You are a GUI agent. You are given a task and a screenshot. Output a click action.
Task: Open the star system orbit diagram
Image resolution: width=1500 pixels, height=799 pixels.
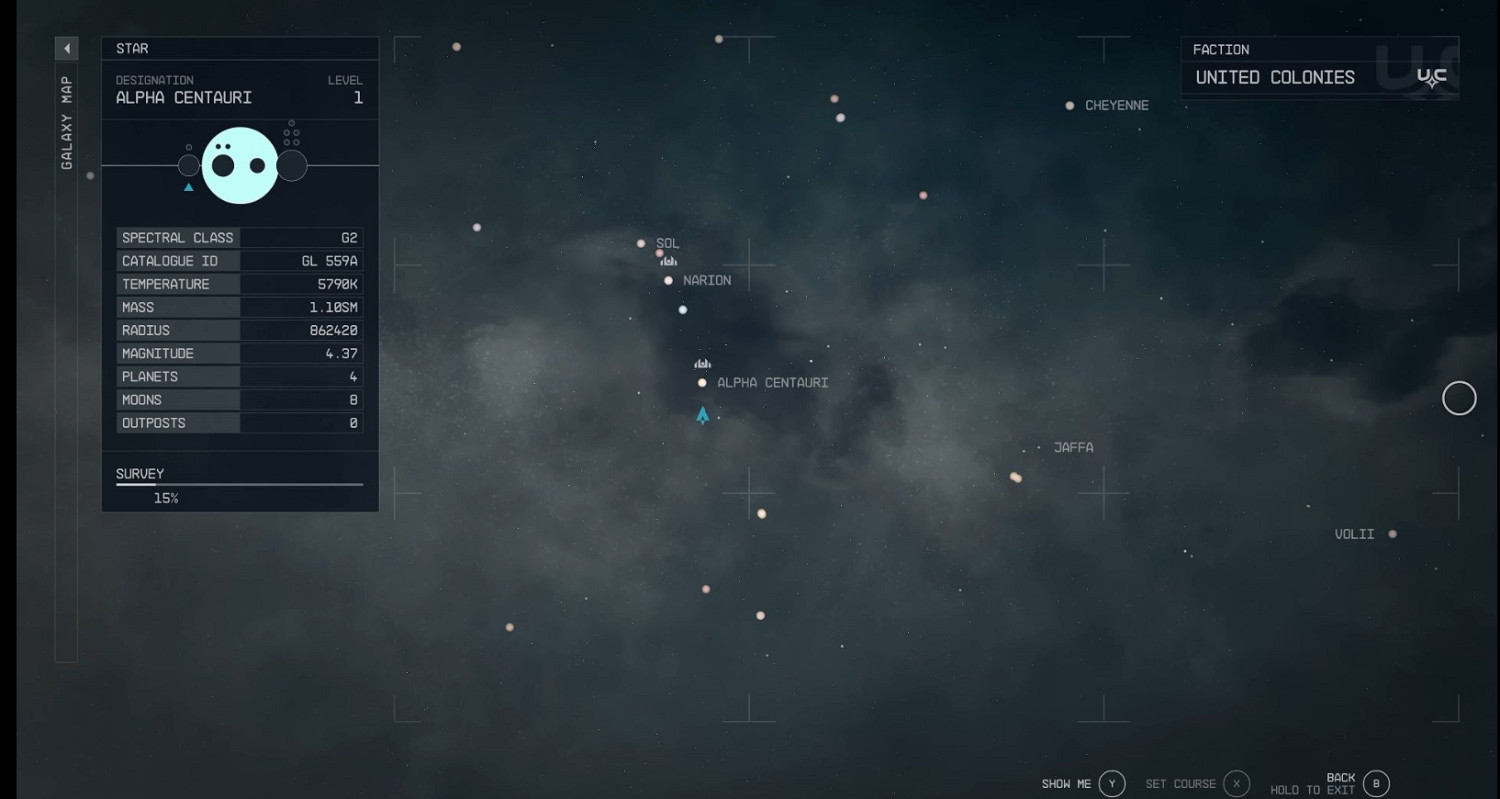click(x=240, y=165)
